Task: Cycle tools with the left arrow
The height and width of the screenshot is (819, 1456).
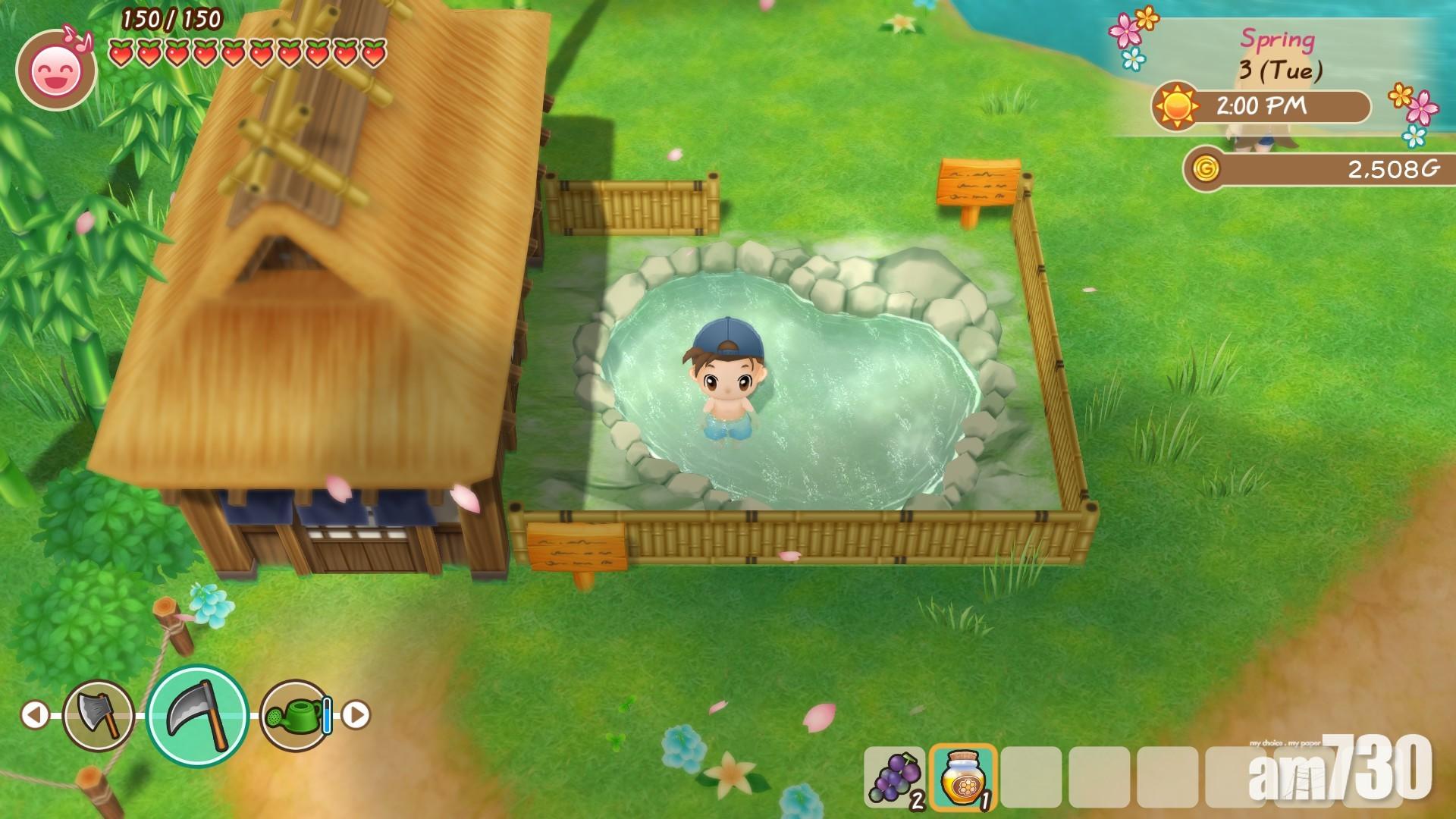Action: pos(34,714)
